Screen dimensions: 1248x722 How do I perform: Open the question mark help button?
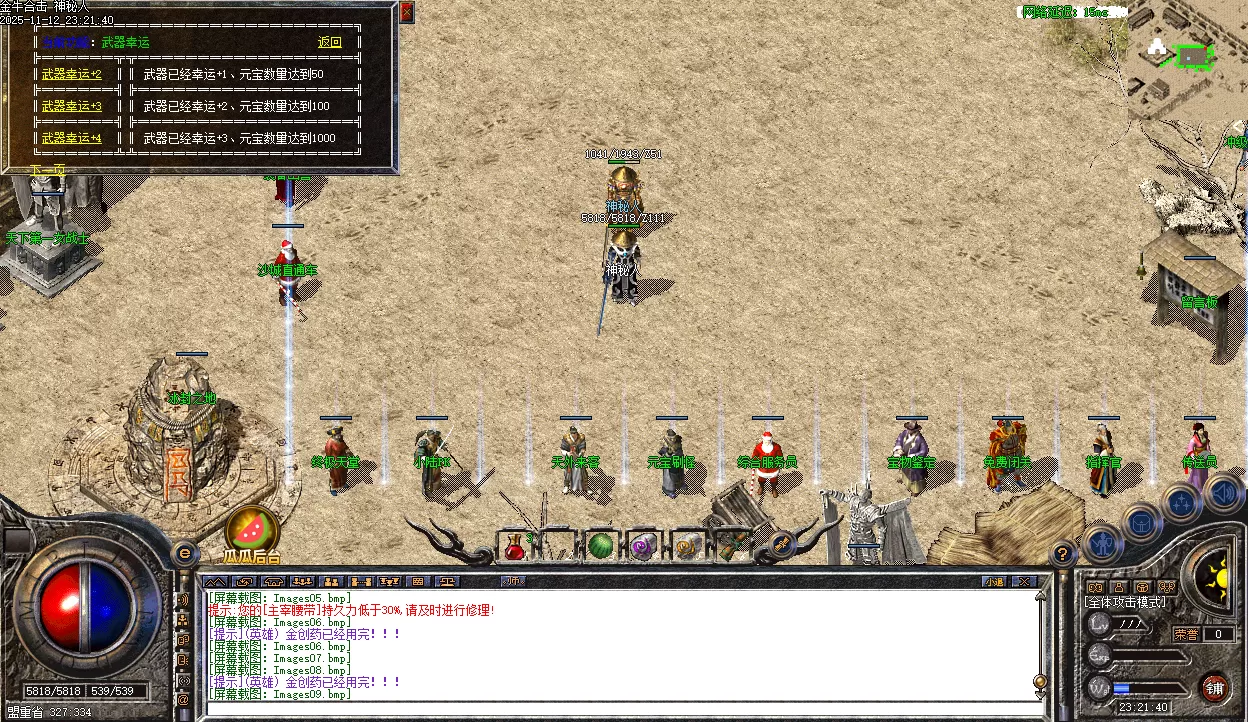tap(1063, 553)
